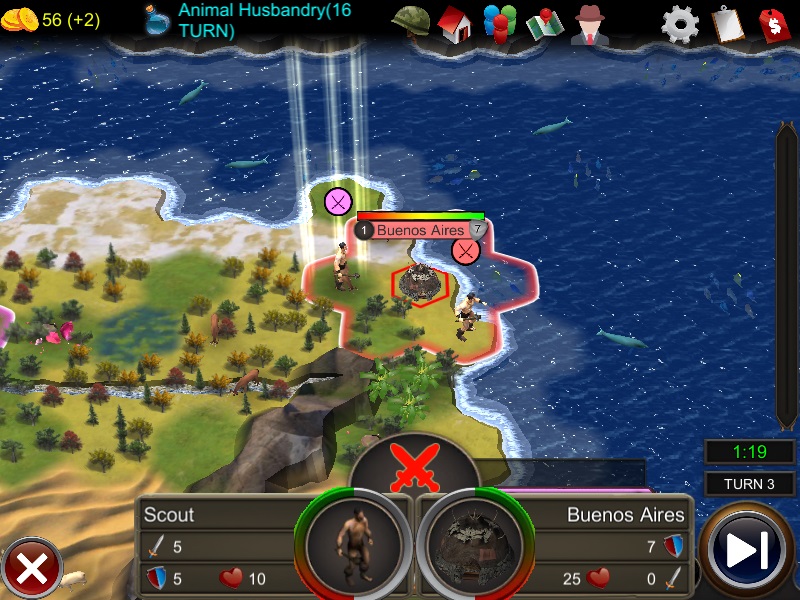Open the spy in fedora icon
This screenshot has height=600, width=800.
(590, 23)
